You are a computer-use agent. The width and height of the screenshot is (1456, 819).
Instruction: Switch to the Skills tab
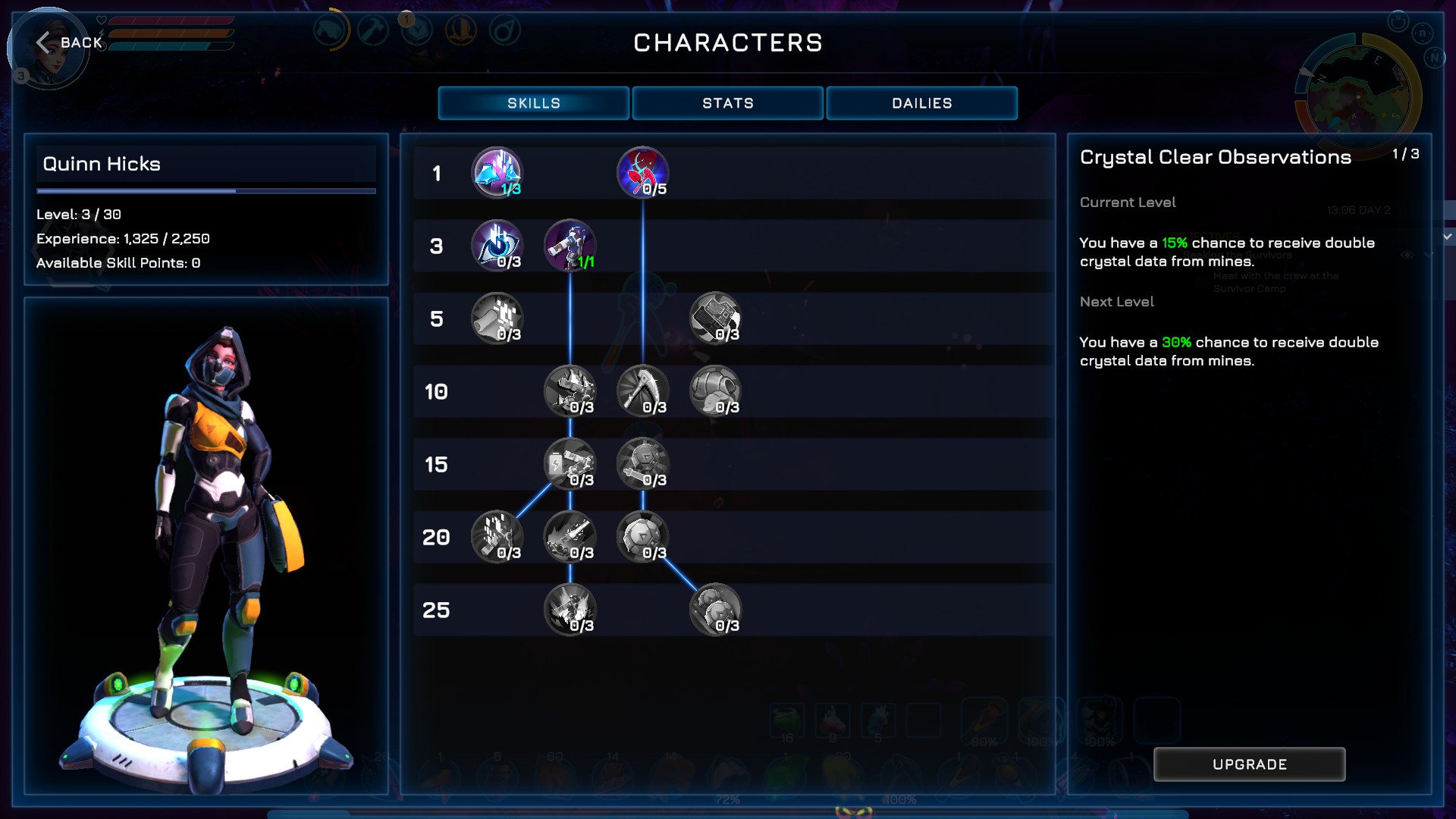click(x=533, y=103)
